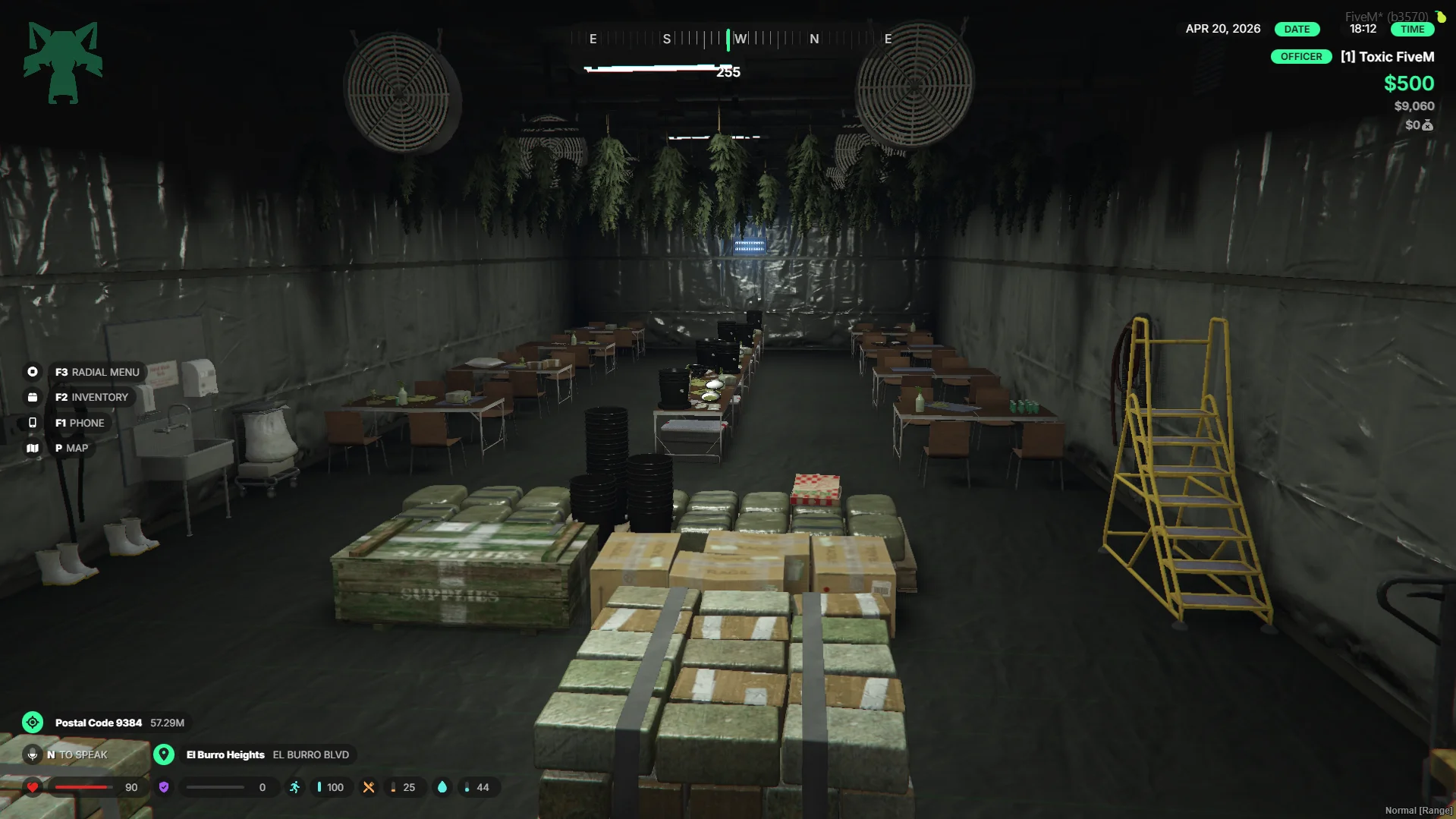Select the El Burro Heights location pin
1456x819 pixels.
(164, 754)
